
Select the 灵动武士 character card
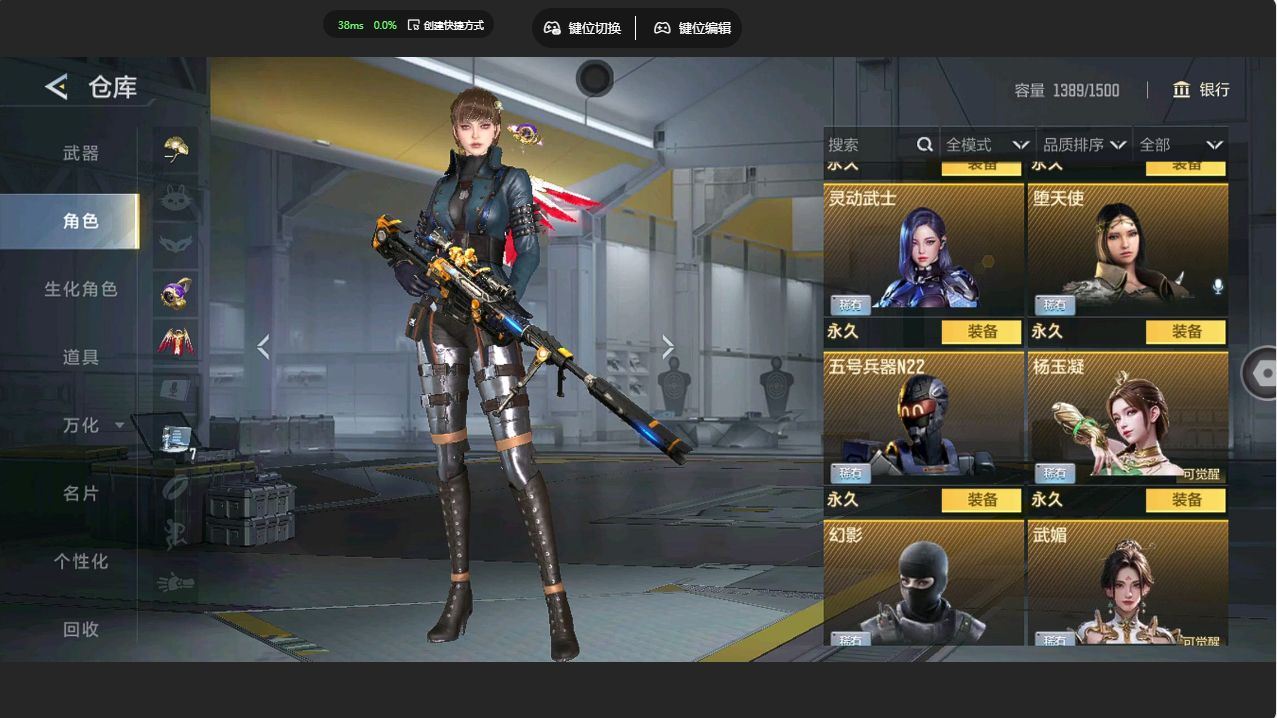pyautogui.click(x=923, y=247)
